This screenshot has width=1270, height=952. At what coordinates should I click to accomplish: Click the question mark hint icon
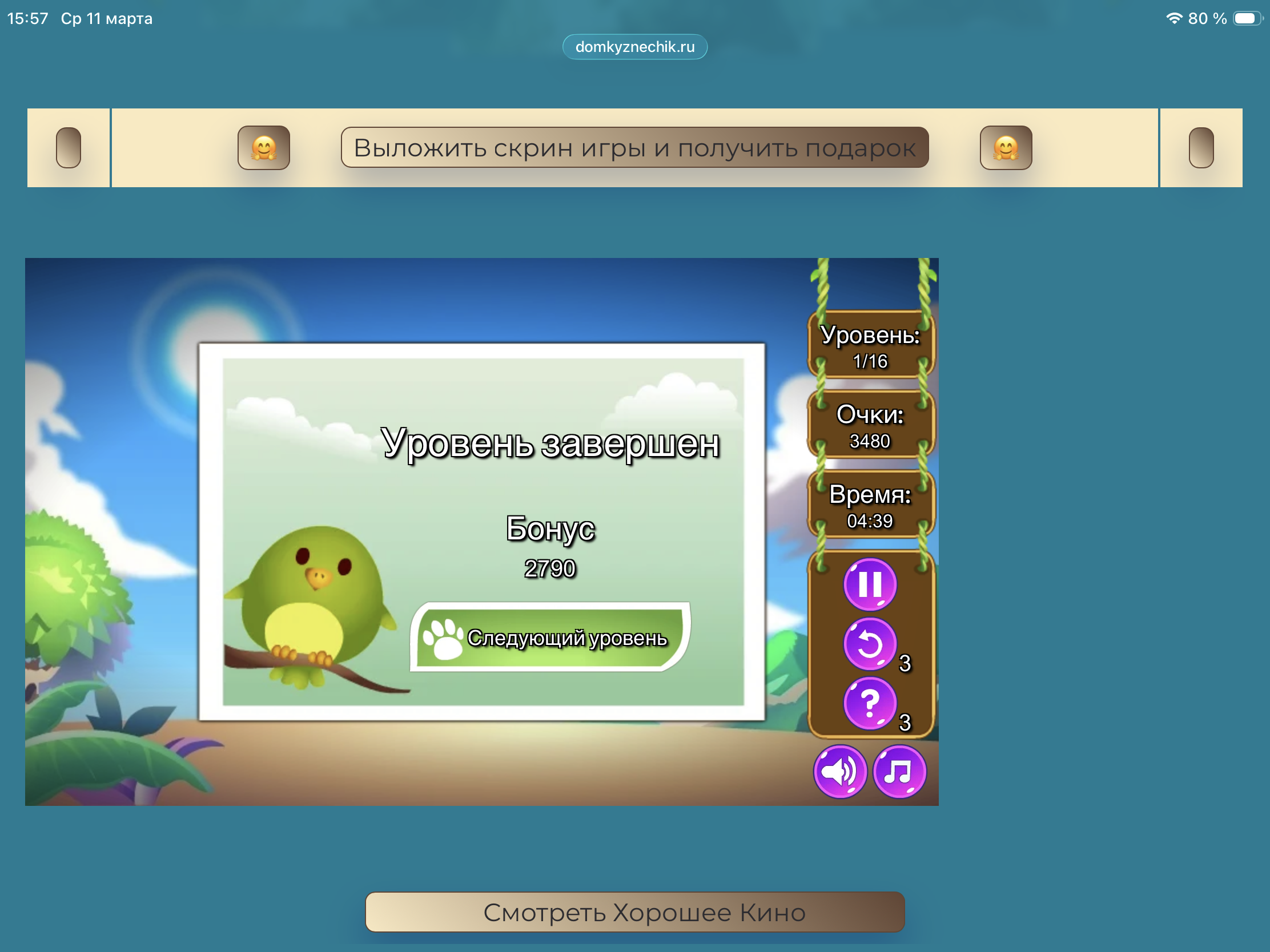[x=870, y=704]
